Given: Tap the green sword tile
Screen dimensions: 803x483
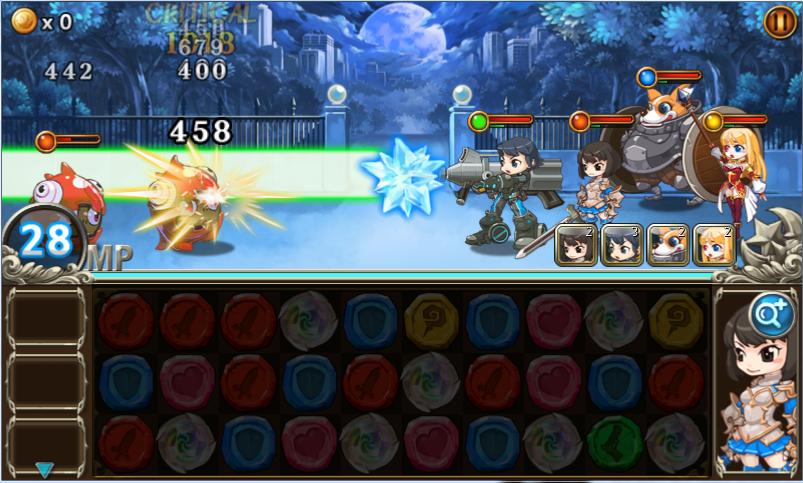Looking at the screenshot, I should [x=616, y=442].
